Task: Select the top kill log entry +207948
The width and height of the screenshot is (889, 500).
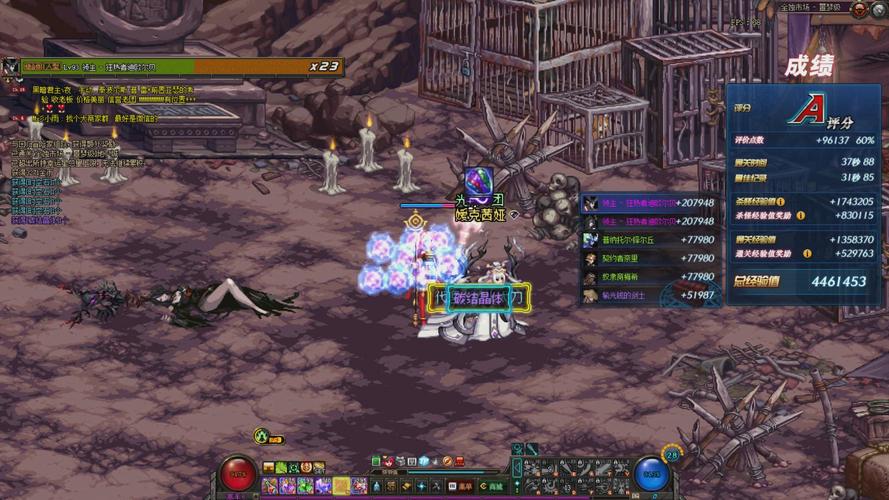Action: click(x=648, y=203)
